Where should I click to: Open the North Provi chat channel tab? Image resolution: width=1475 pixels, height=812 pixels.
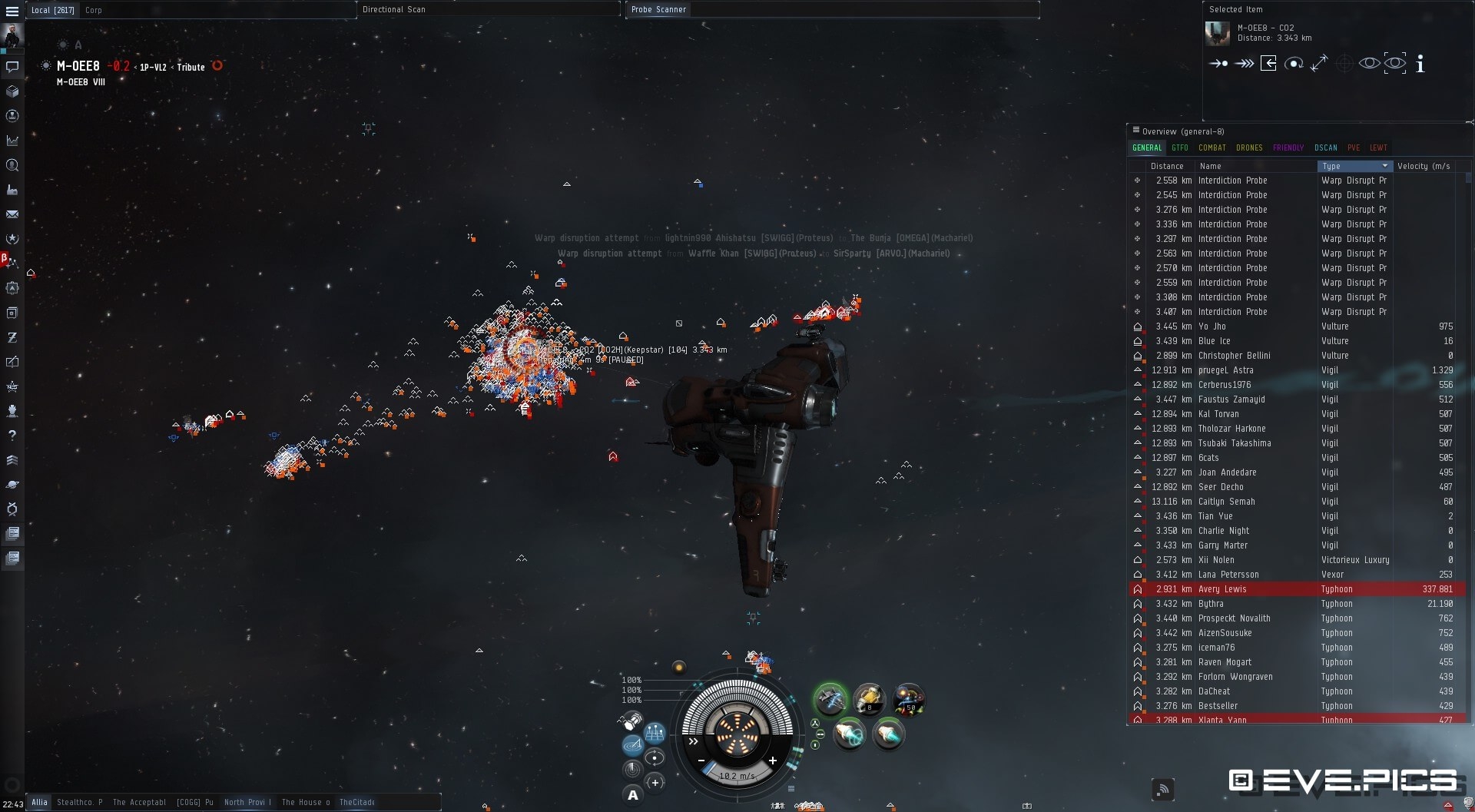click(x=247, y=802)
